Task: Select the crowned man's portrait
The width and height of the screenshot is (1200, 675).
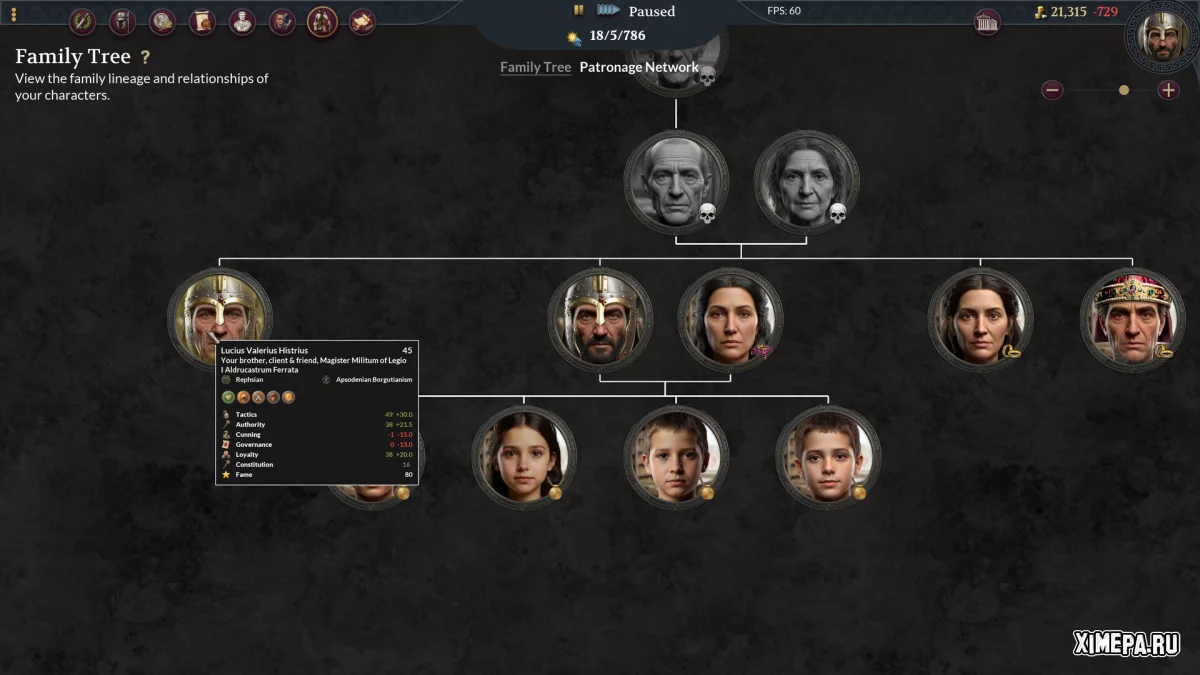Action: click(x=1132, y=319)
